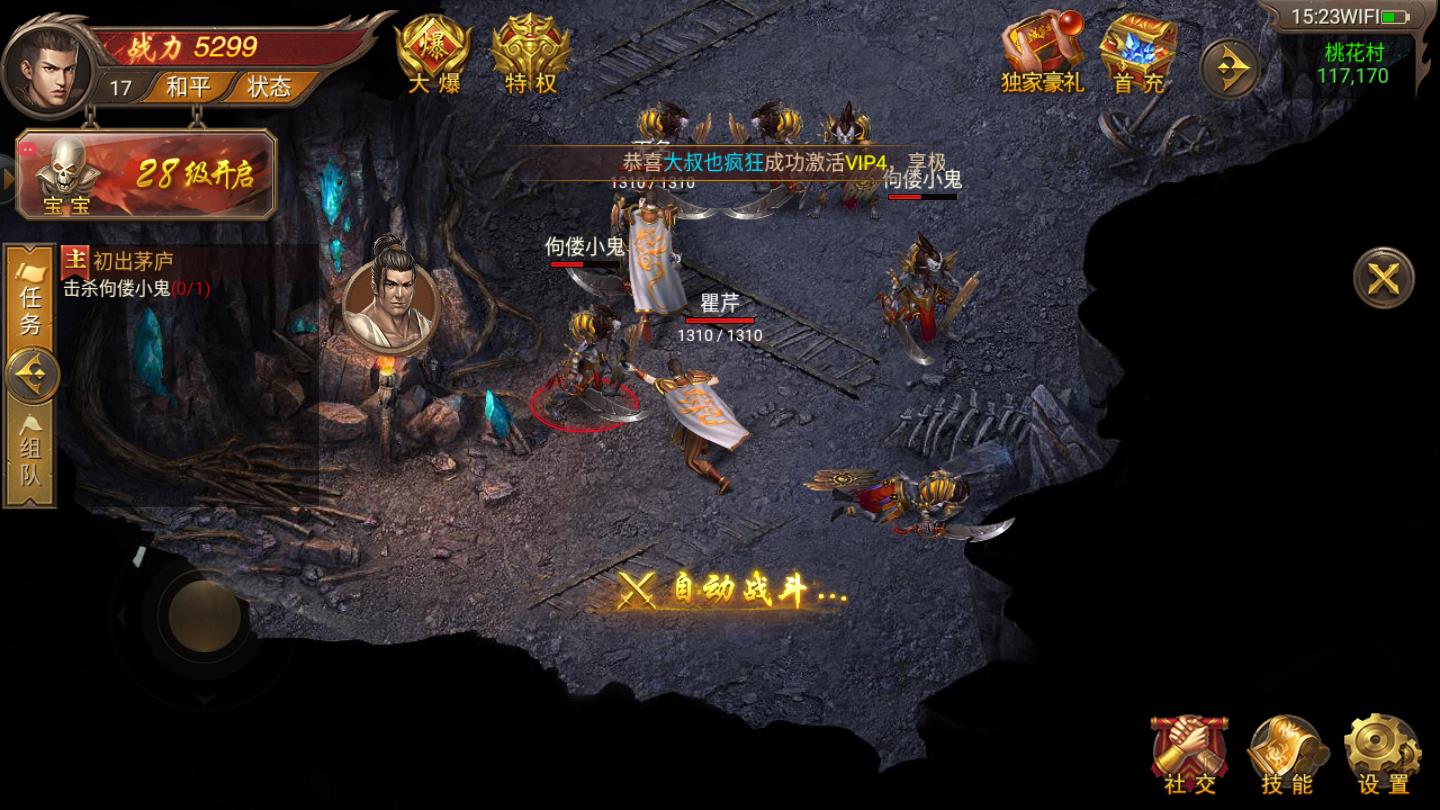
Task: Collapse the top icon row with arrow button
Action: [1229, 68]
